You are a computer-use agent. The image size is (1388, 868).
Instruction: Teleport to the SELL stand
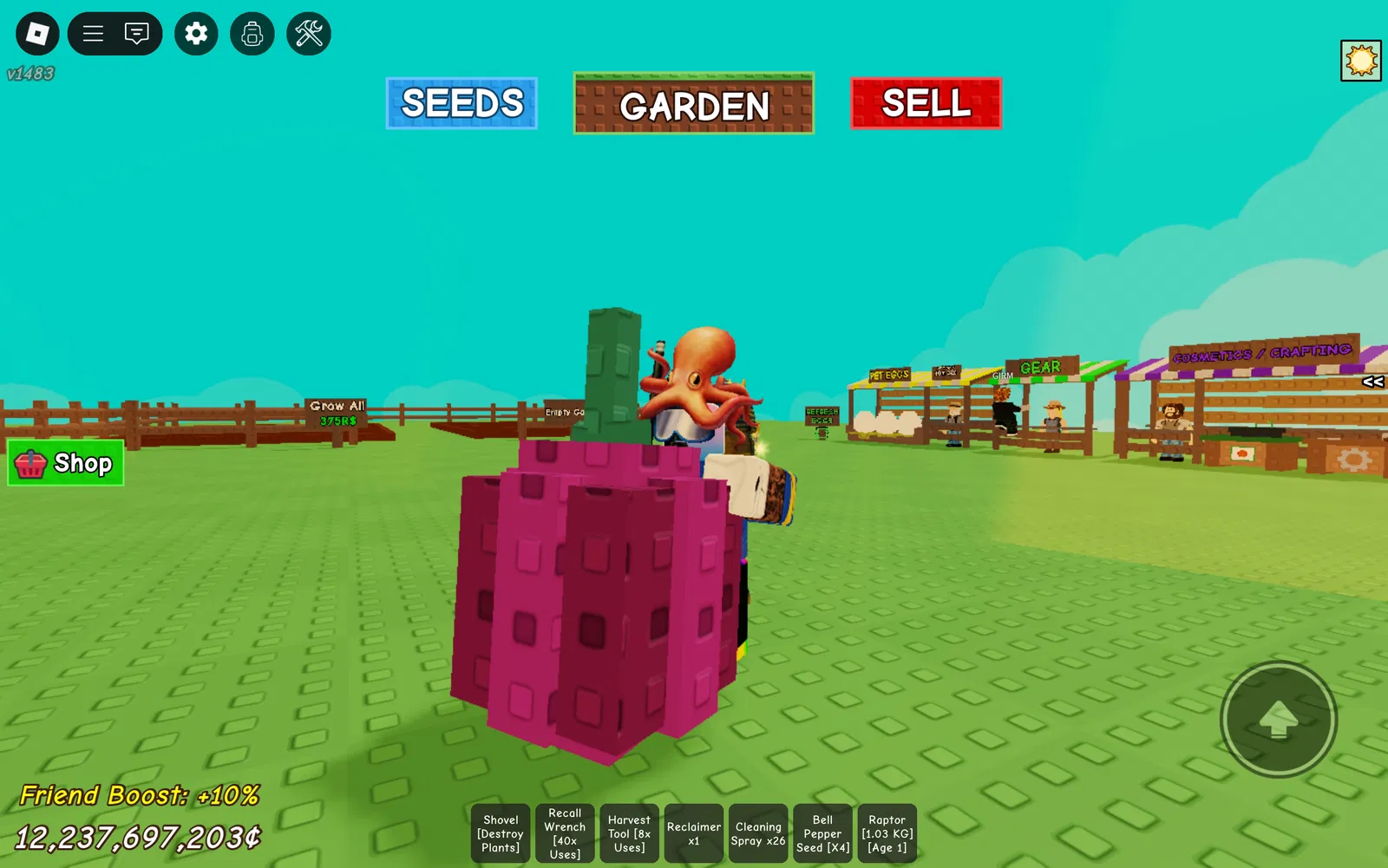[926, 103]
